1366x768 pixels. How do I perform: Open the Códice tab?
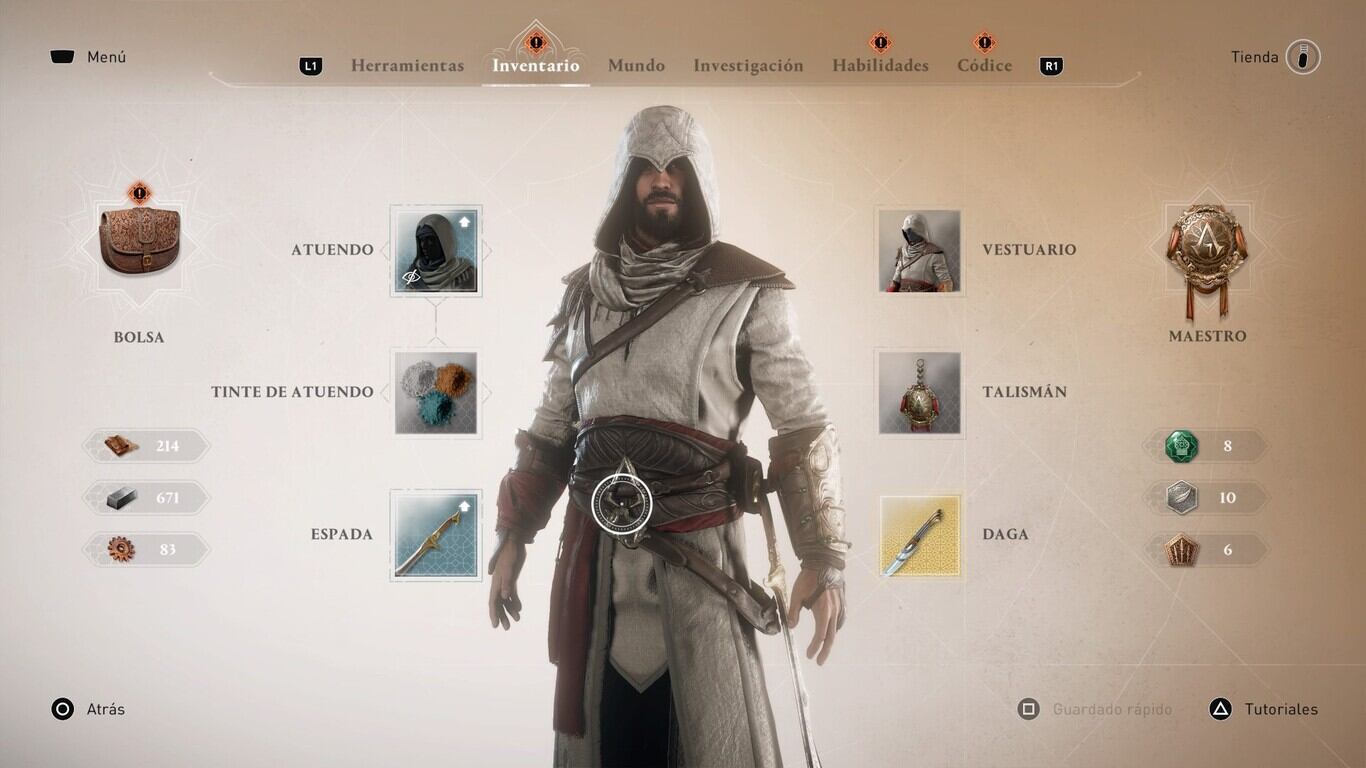pyautogui.click(x=984, y=66)
